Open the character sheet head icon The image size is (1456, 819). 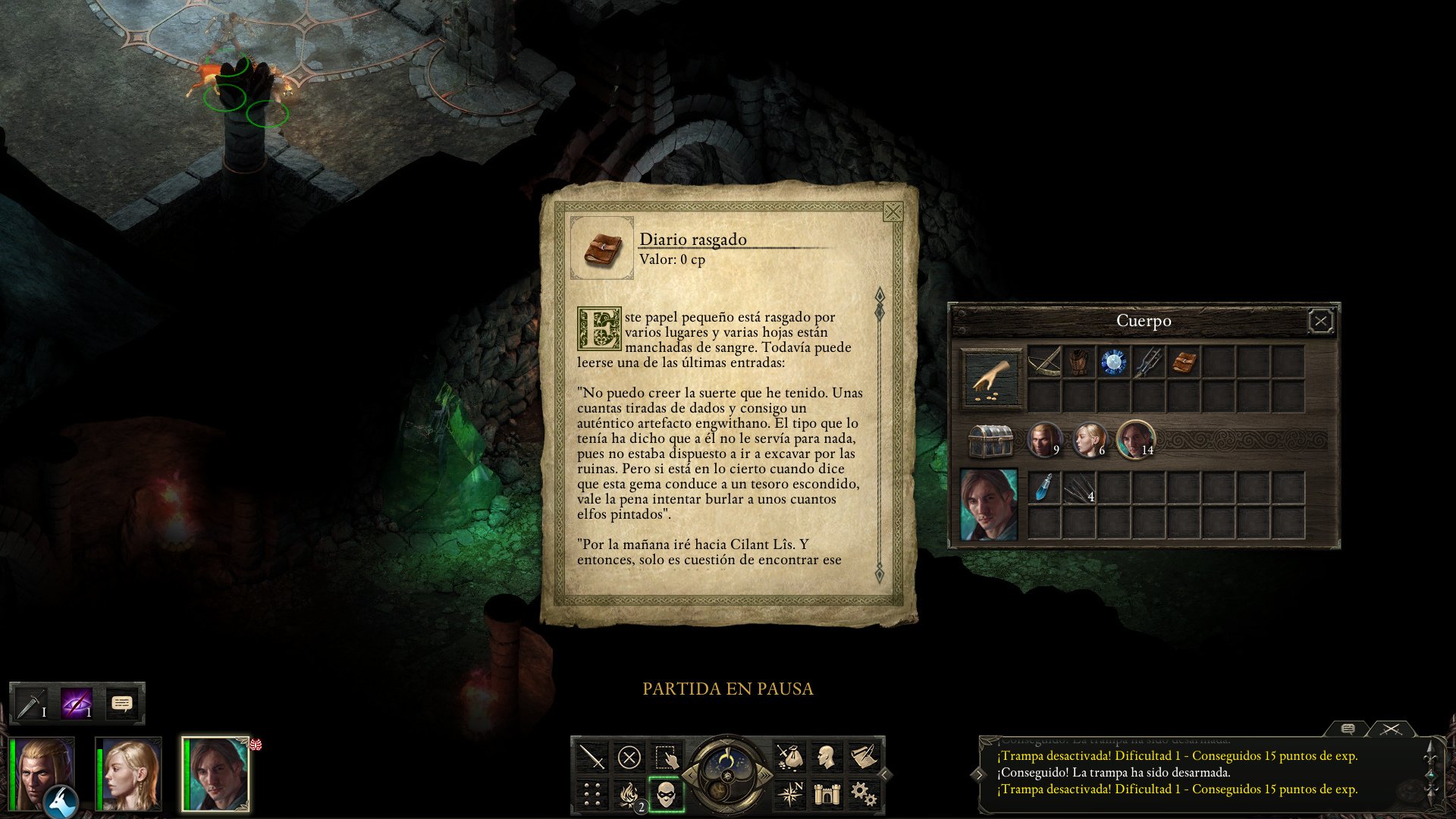point(829,757)
